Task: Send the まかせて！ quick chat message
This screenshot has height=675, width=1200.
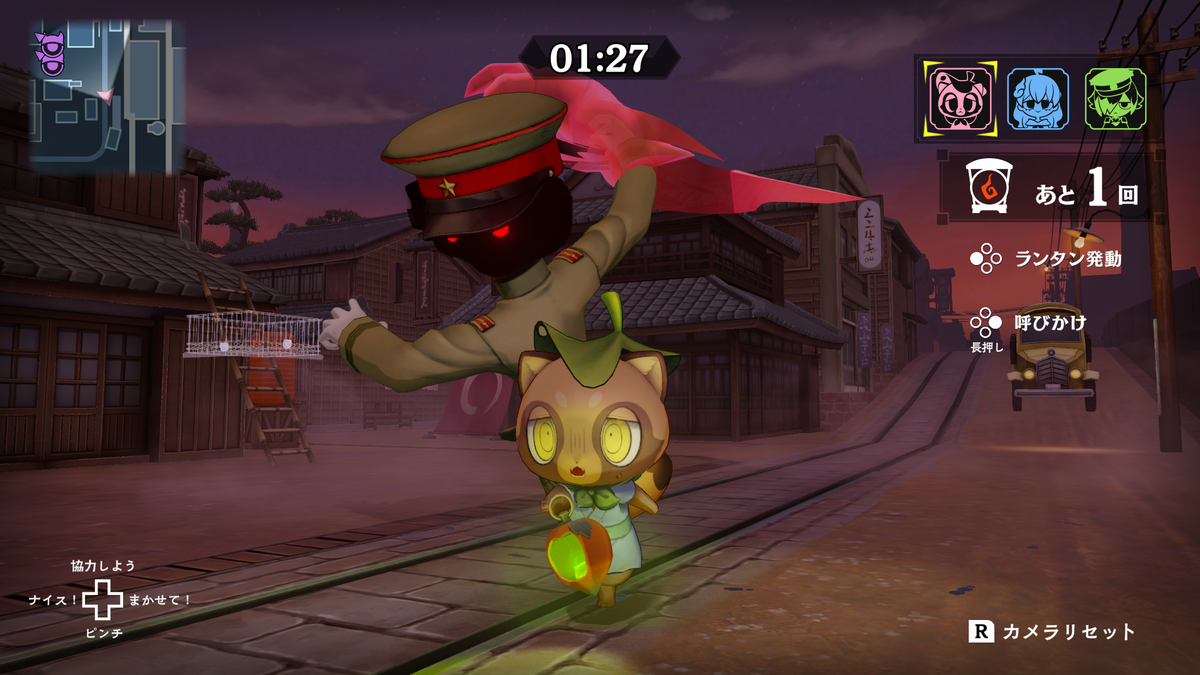Action: click(160, 600)
